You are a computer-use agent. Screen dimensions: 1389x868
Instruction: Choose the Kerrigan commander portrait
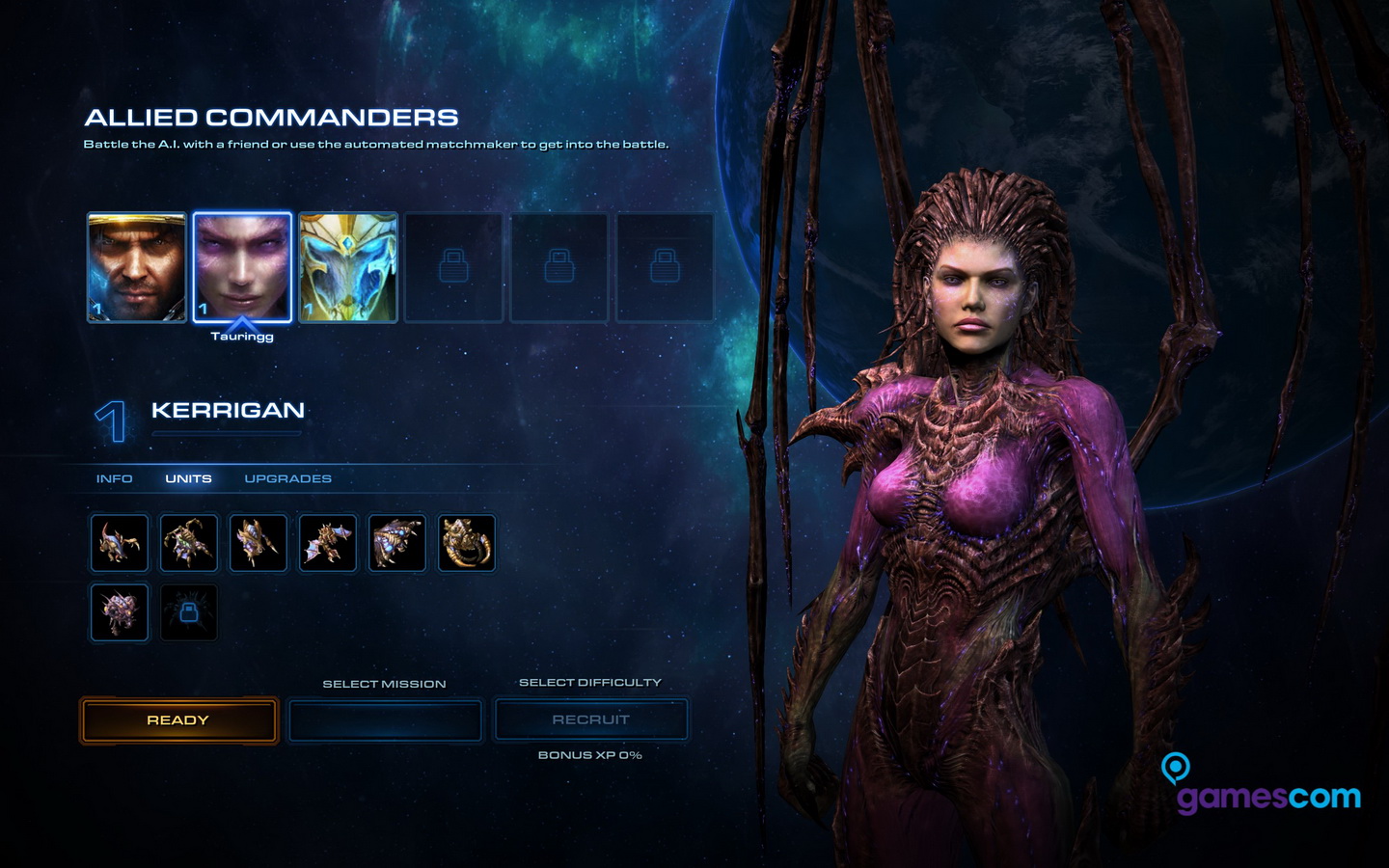point(242,267)
